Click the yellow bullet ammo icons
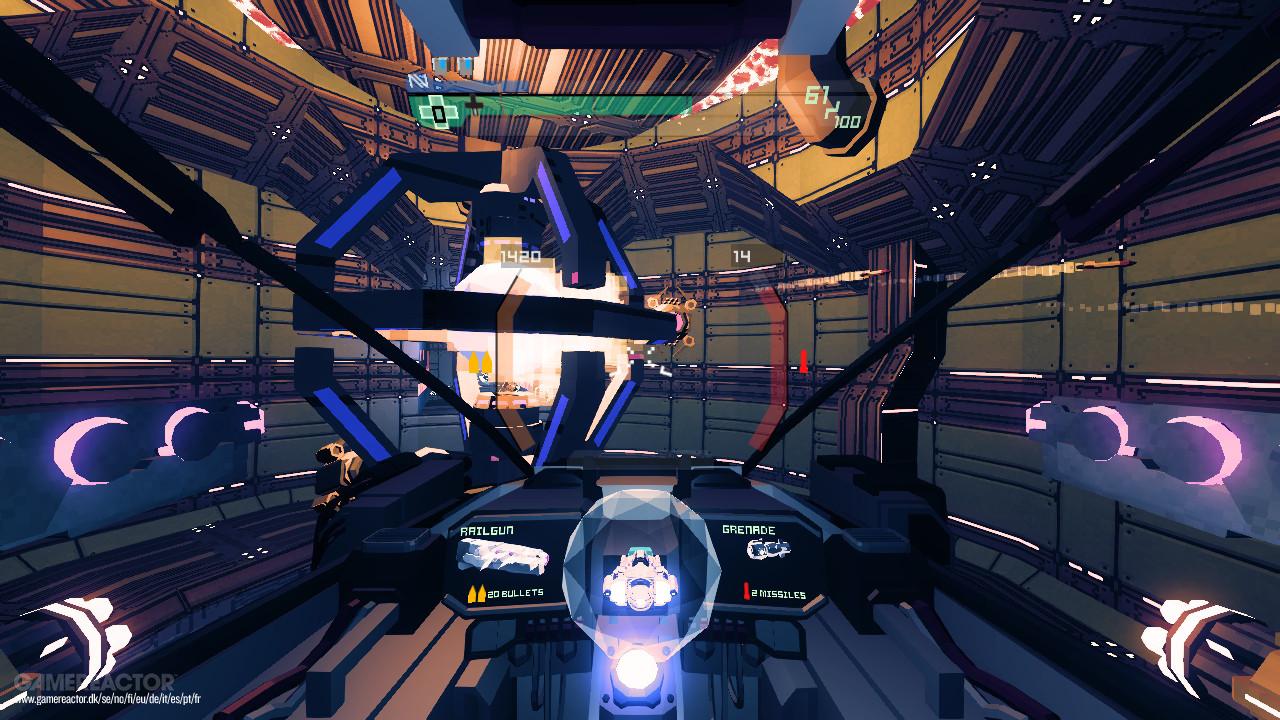 [478, 591]
